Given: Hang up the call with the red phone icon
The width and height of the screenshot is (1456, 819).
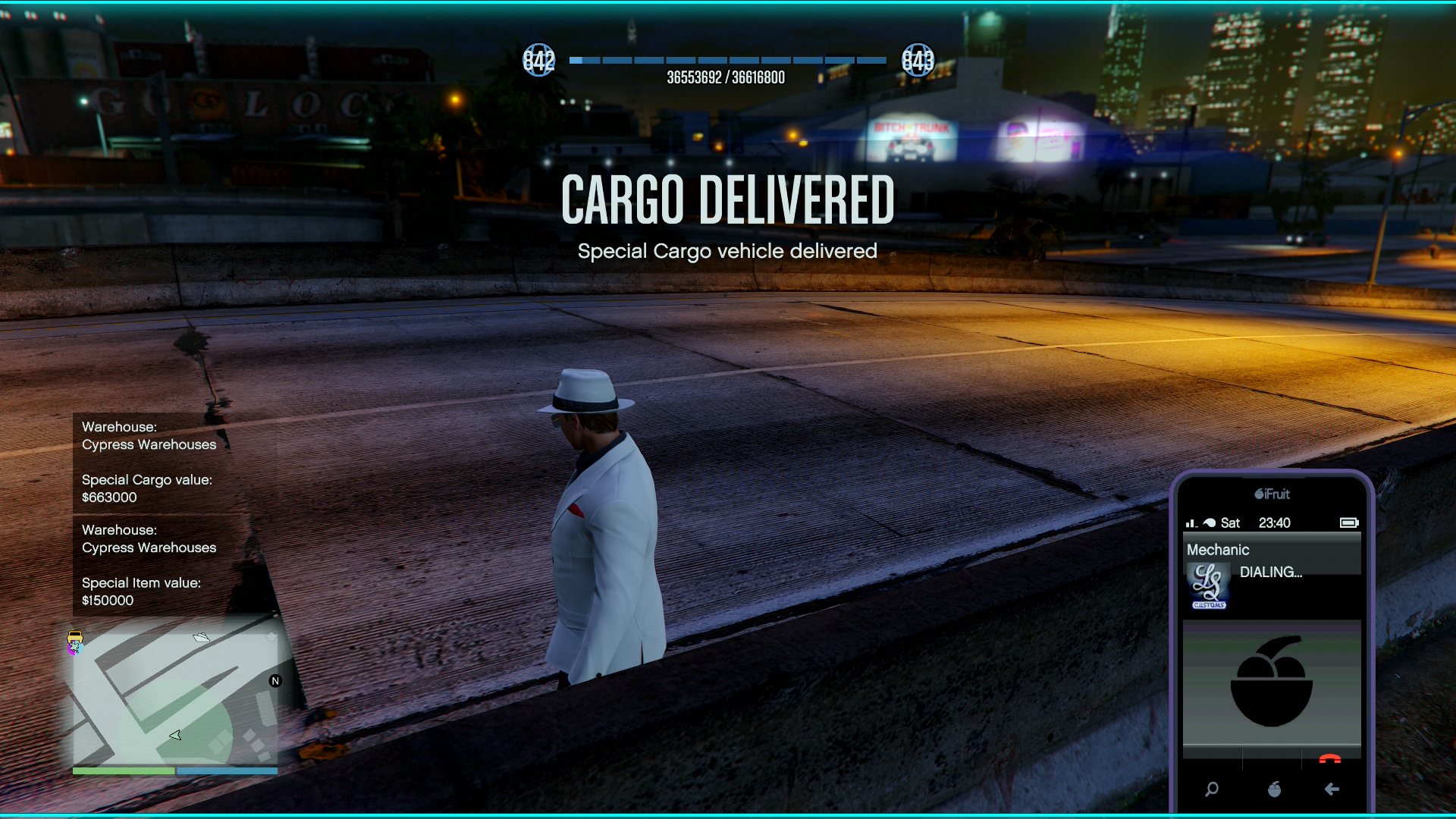Looking at the screenshot, I should point(1329,758).
